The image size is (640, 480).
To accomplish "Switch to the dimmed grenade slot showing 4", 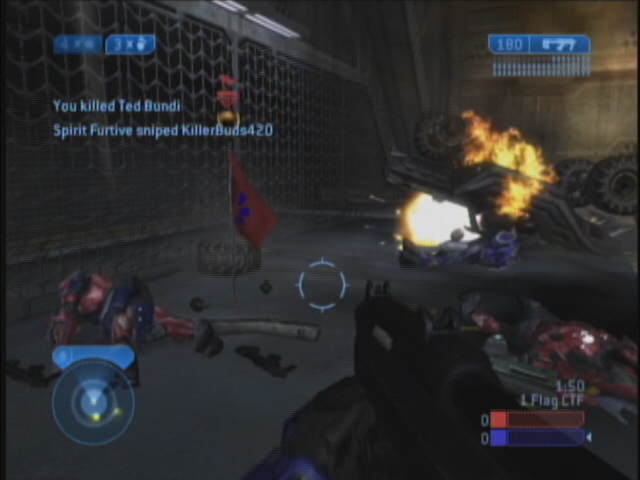I will click(78, 45).
